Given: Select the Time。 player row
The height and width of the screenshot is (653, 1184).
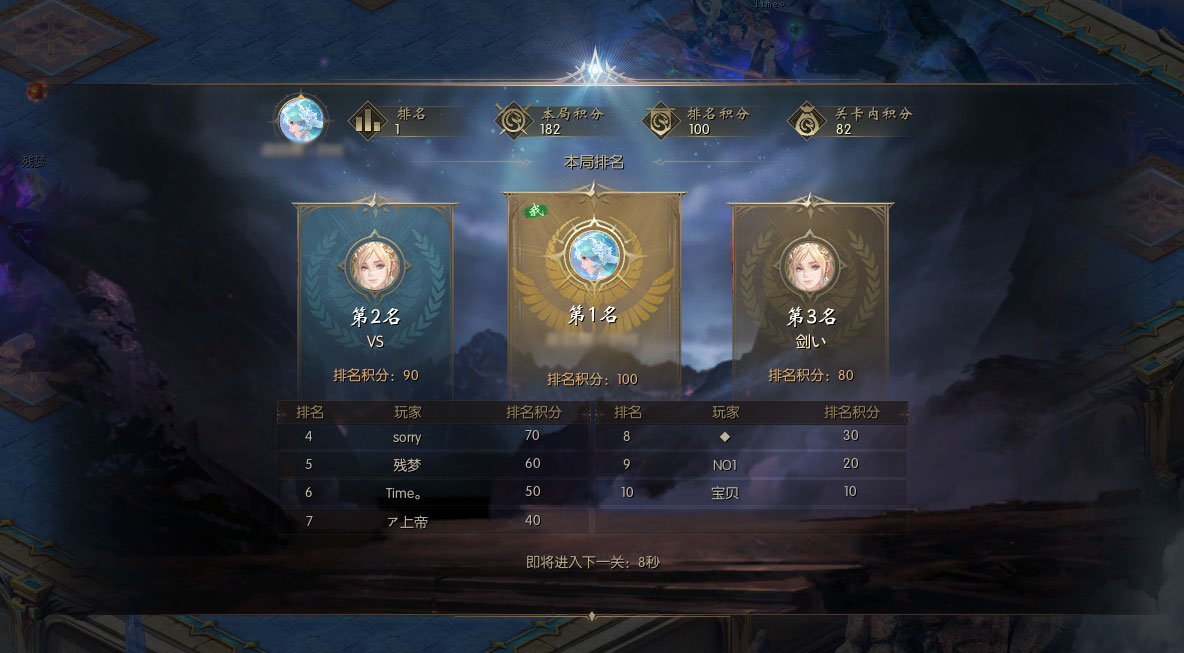Looking at the screenshot, I should click(x=432, y=492).
